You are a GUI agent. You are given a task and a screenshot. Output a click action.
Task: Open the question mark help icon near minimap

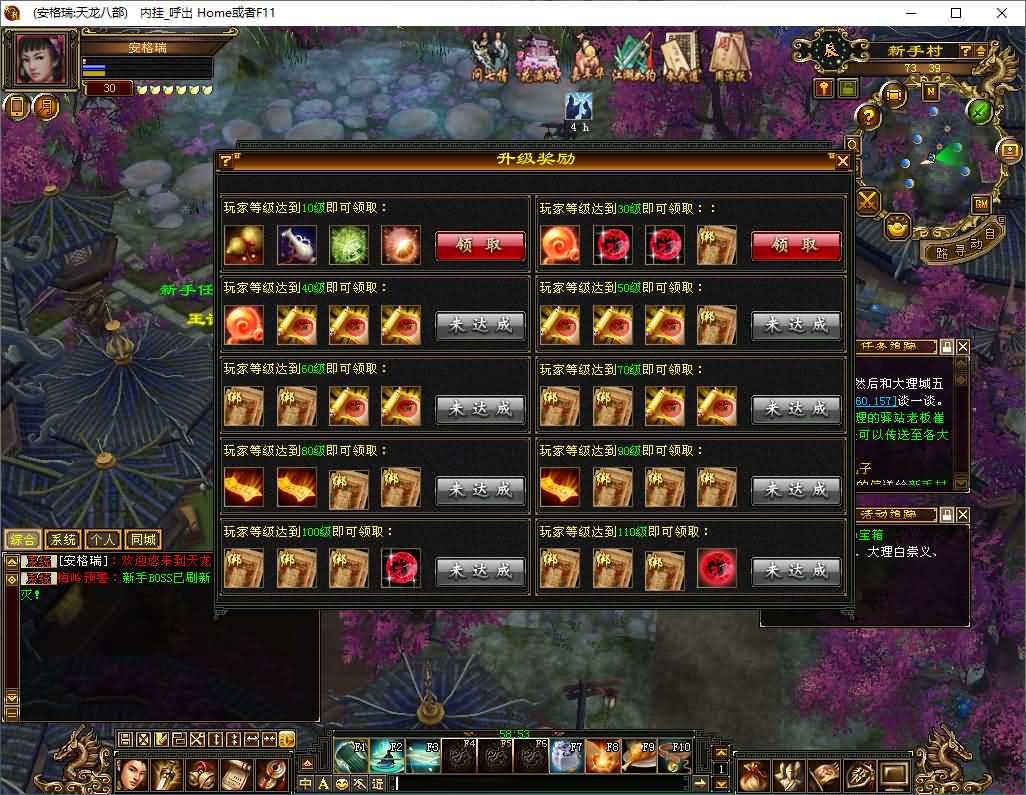[869, 116]
